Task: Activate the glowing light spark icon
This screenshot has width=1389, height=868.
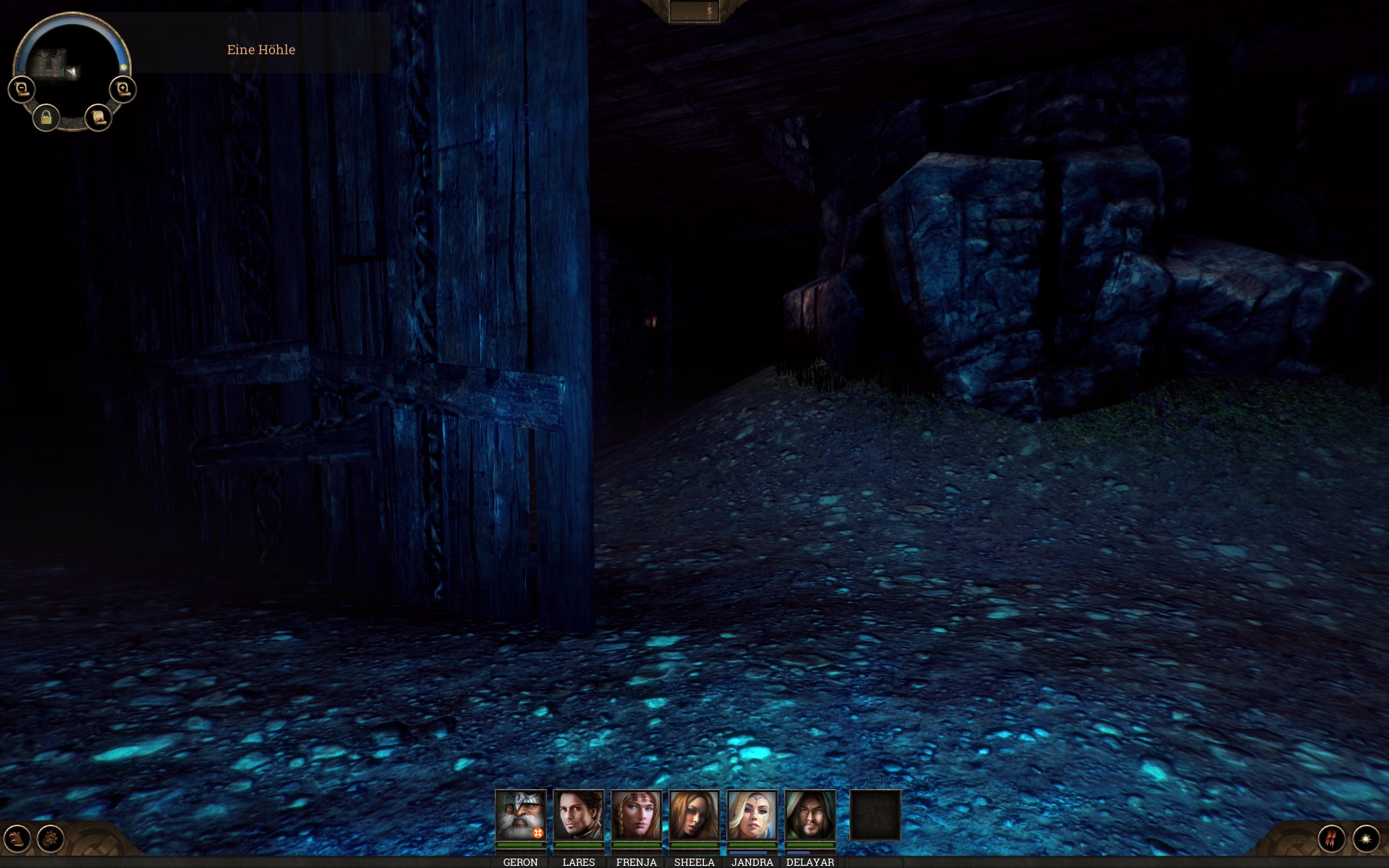Action: tap(1366, 839)
